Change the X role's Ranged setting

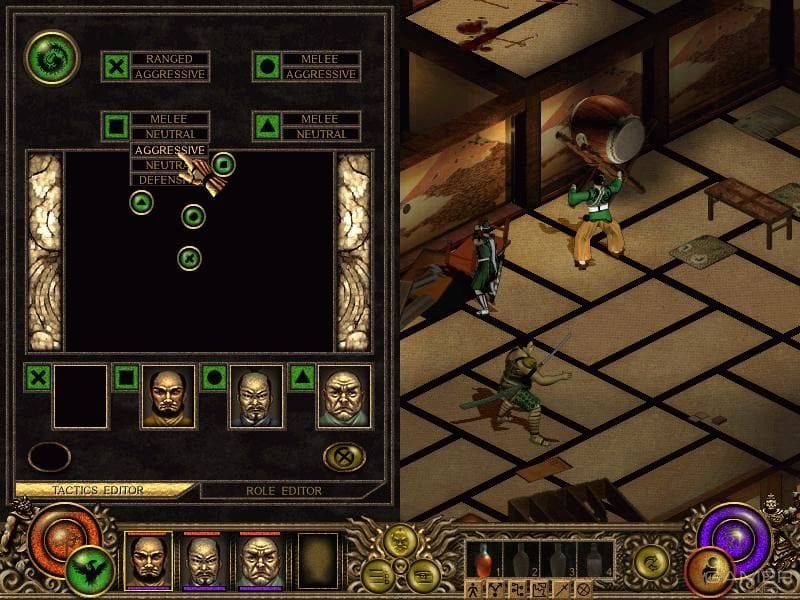click(x=169, y=59)
